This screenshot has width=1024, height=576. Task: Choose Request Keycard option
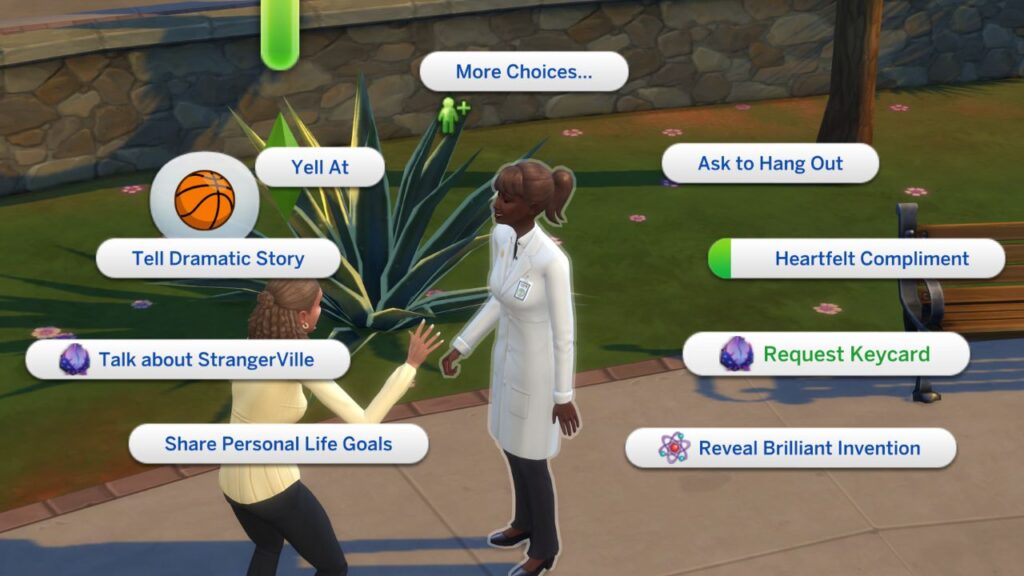[x=826, y=354]
